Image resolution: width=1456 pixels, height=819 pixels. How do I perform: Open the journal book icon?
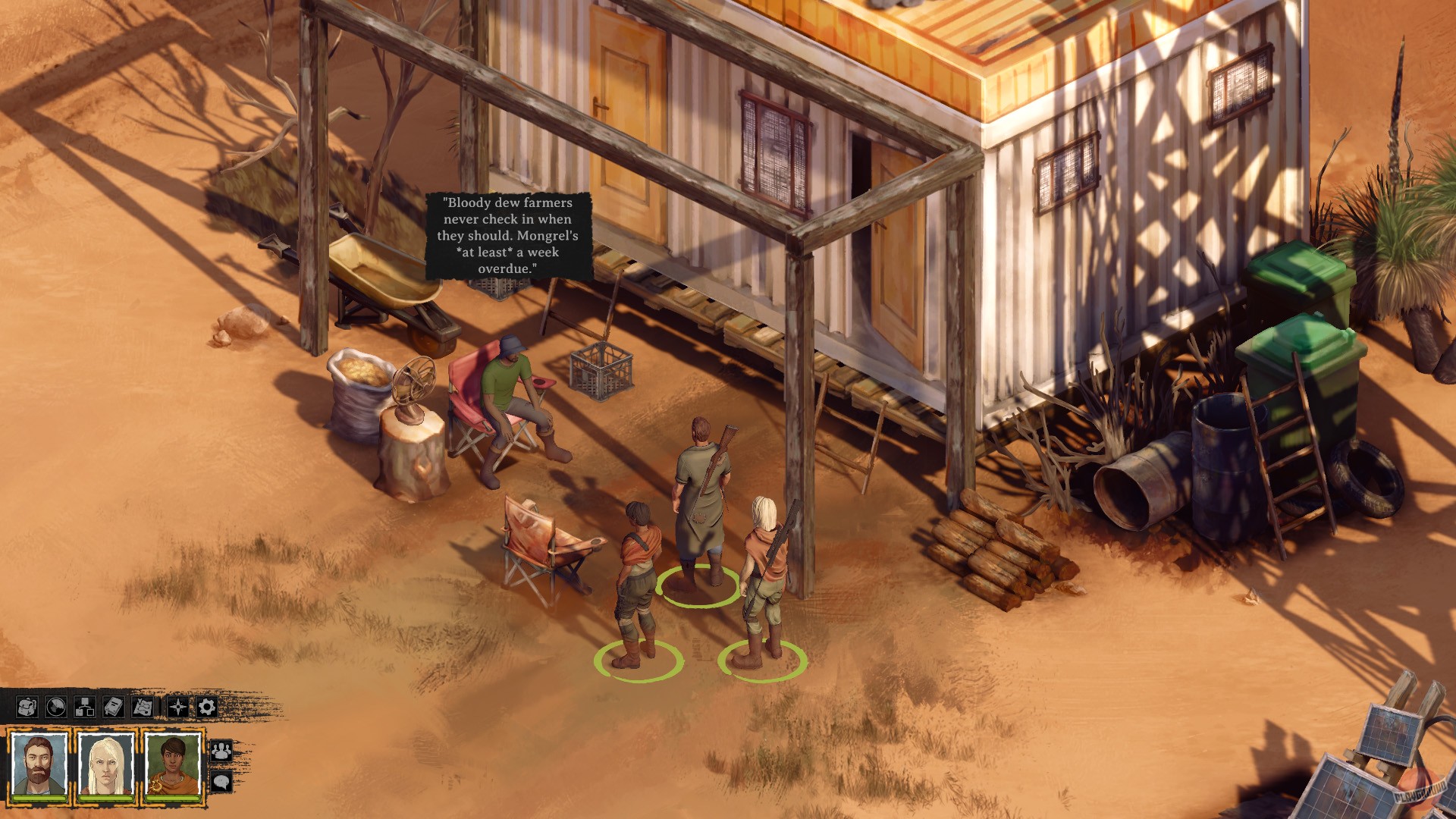[x=113, y=705]
